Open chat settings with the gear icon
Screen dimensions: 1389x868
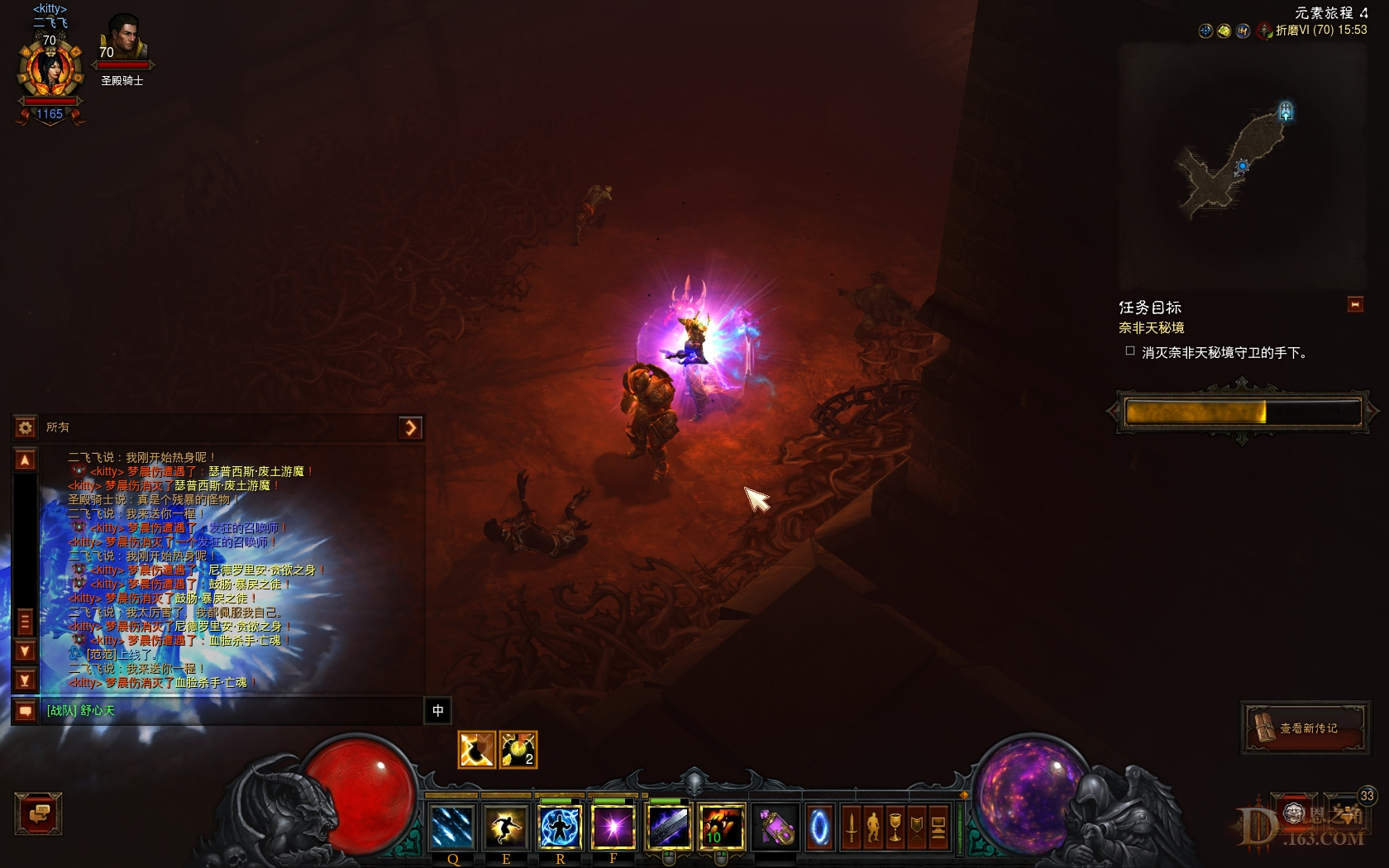(x=25, y=427)
